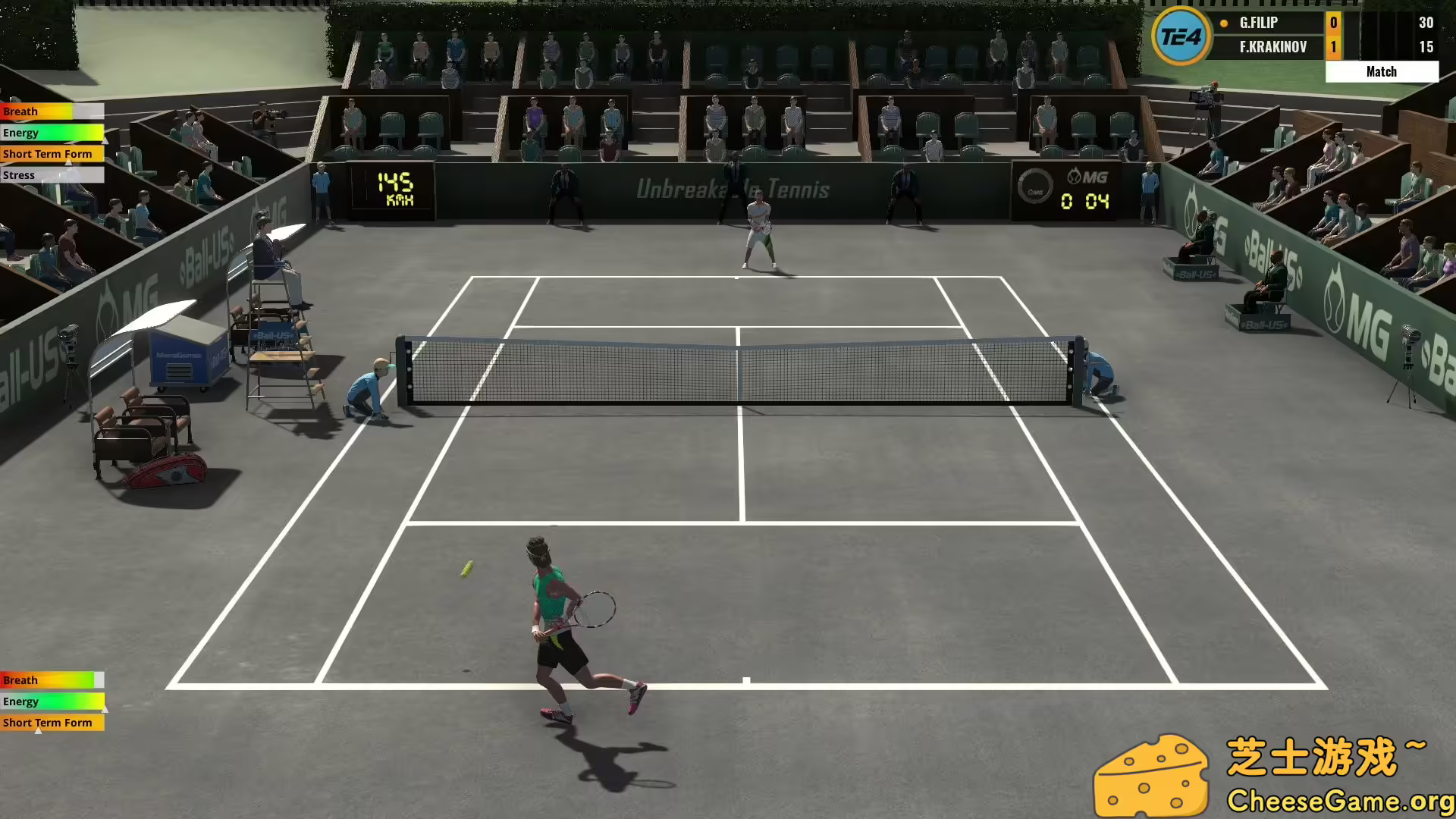Toggle the Stress meter in the top-left panel

(x=52, y=174)
